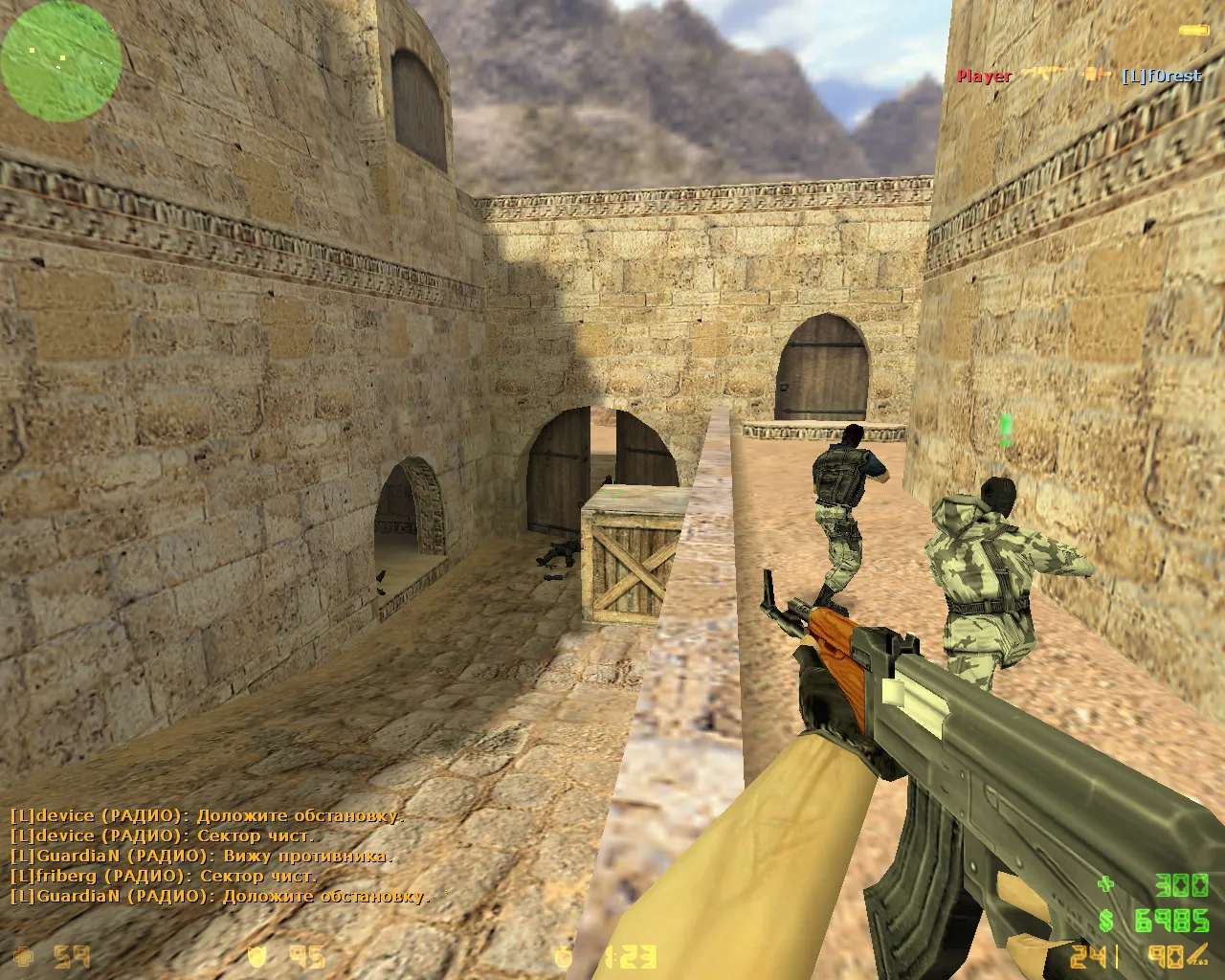Viewport: 1225px width, 980px height.
Task: Click the green circular radar
Action: (x=61, y=57)
